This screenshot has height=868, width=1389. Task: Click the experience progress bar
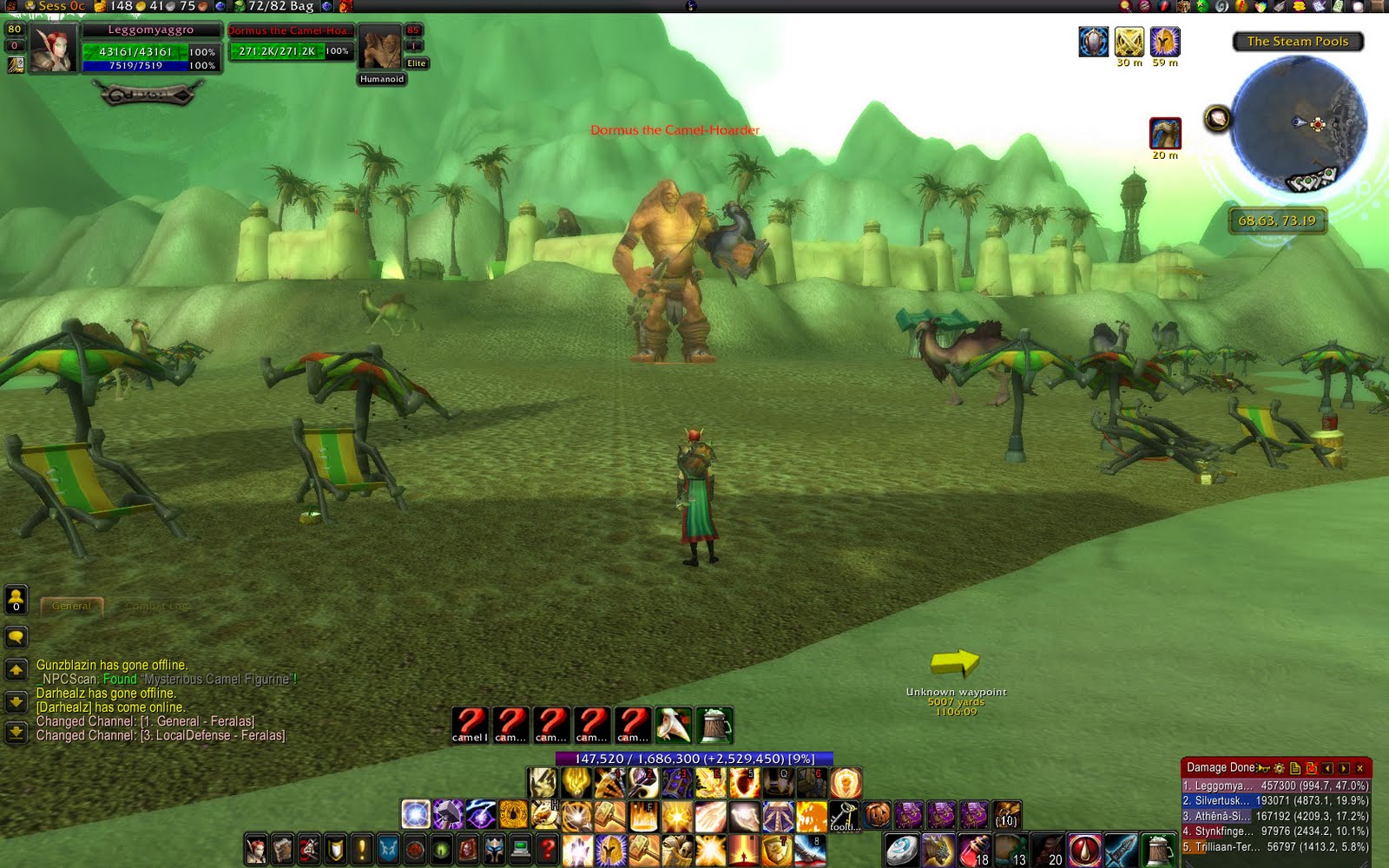[694, 758]
